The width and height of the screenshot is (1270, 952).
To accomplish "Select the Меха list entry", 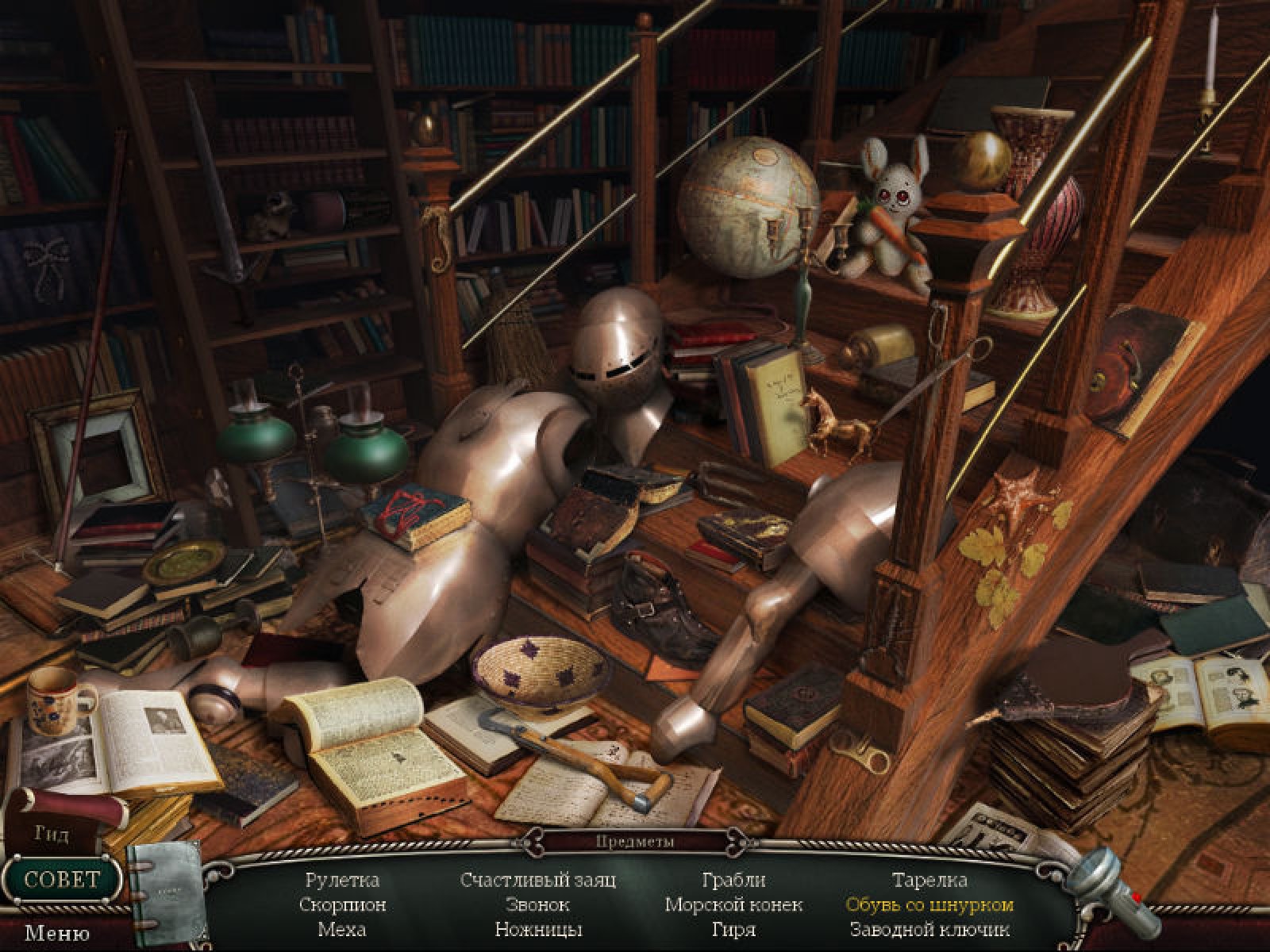I will click(342, 929).
